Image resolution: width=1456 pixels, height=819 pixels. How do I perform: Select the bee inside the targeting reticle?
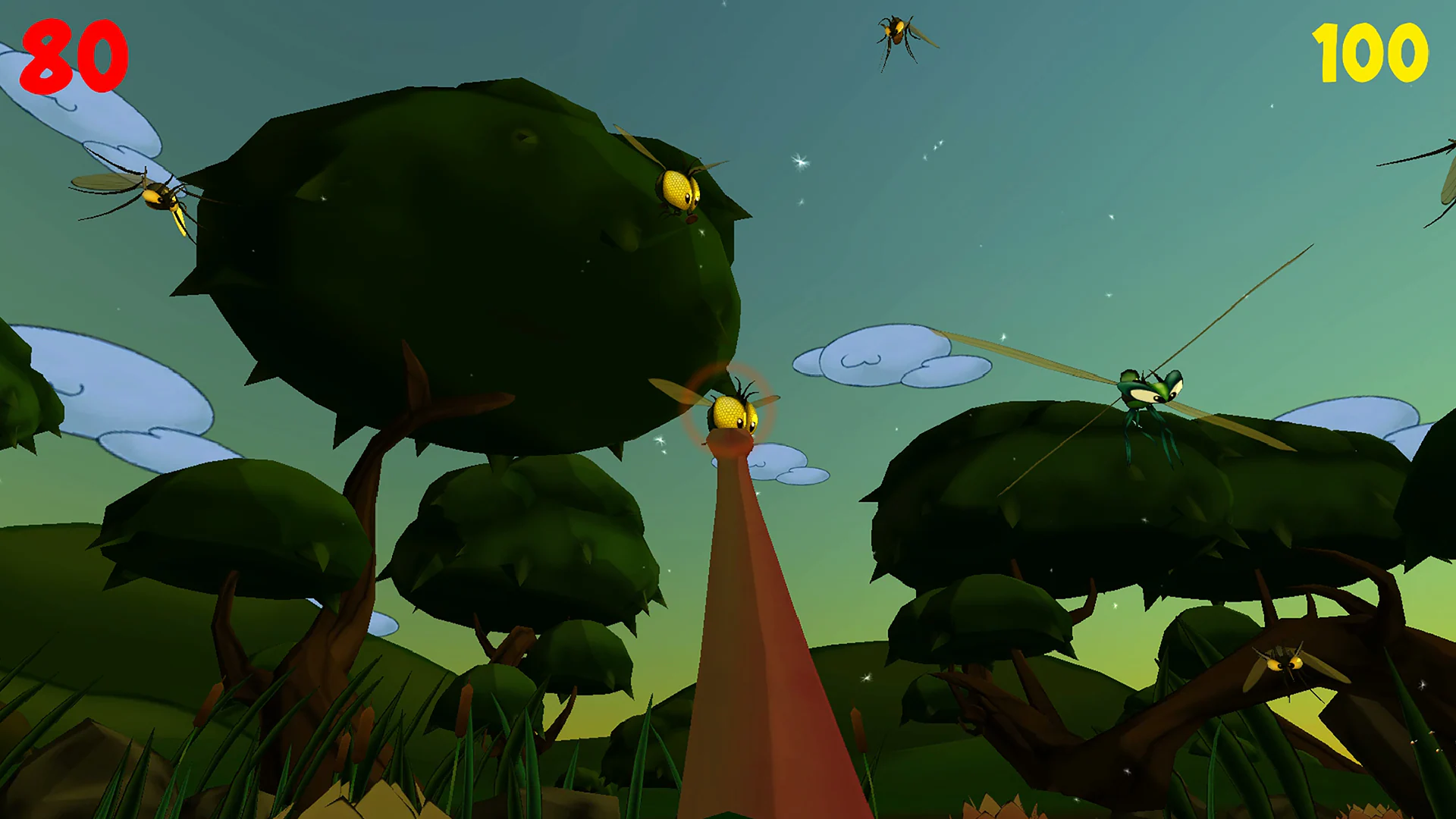(730, 413)
